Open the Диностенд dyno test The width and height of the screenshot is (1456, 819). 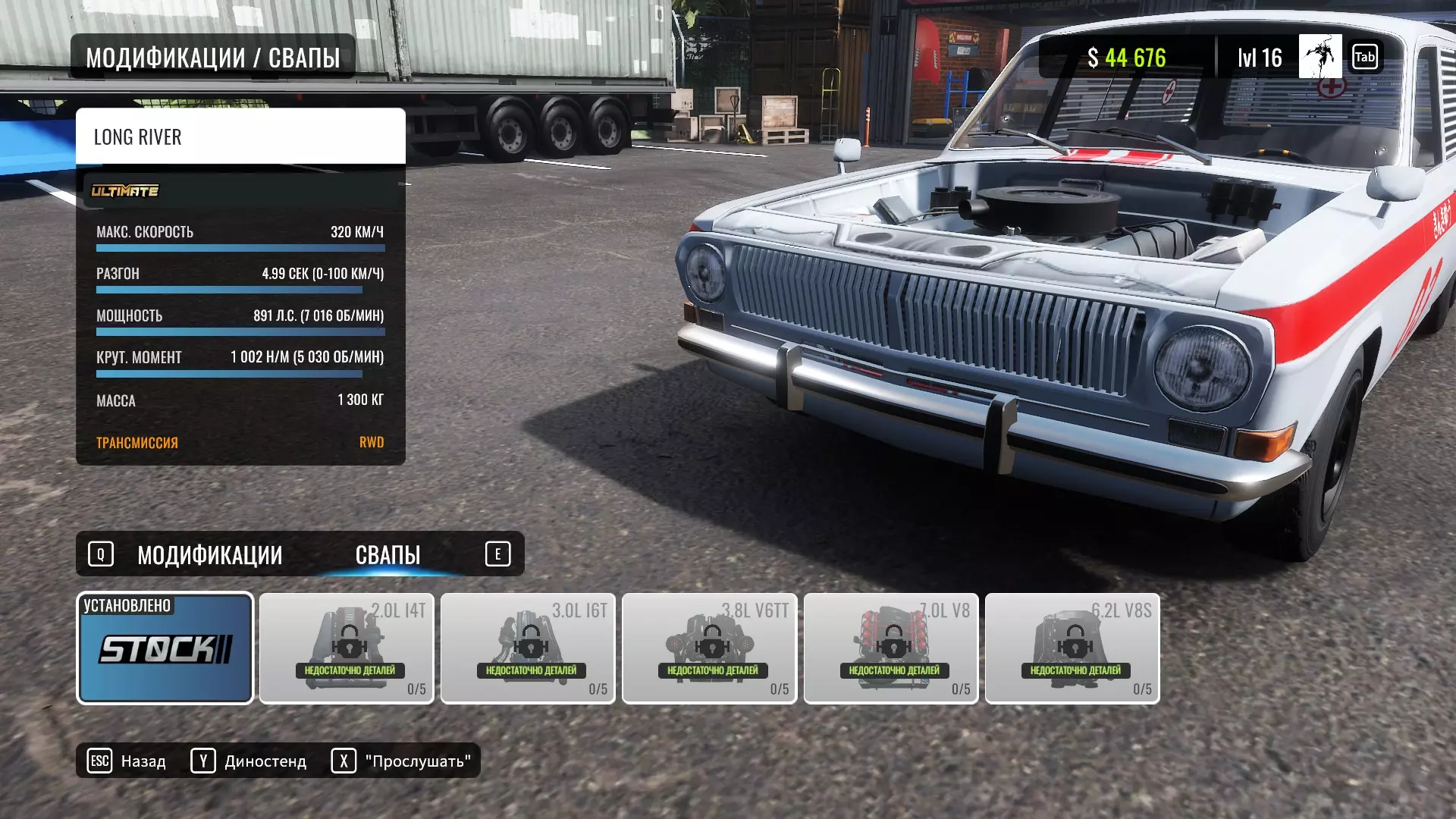249,761
